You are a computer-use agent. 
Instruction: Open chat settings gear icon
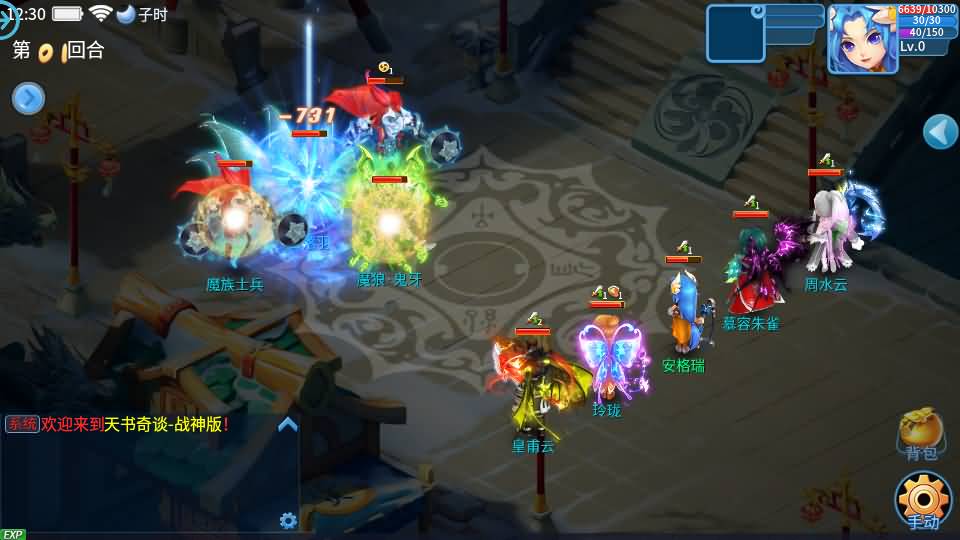(x=288, y=520)
